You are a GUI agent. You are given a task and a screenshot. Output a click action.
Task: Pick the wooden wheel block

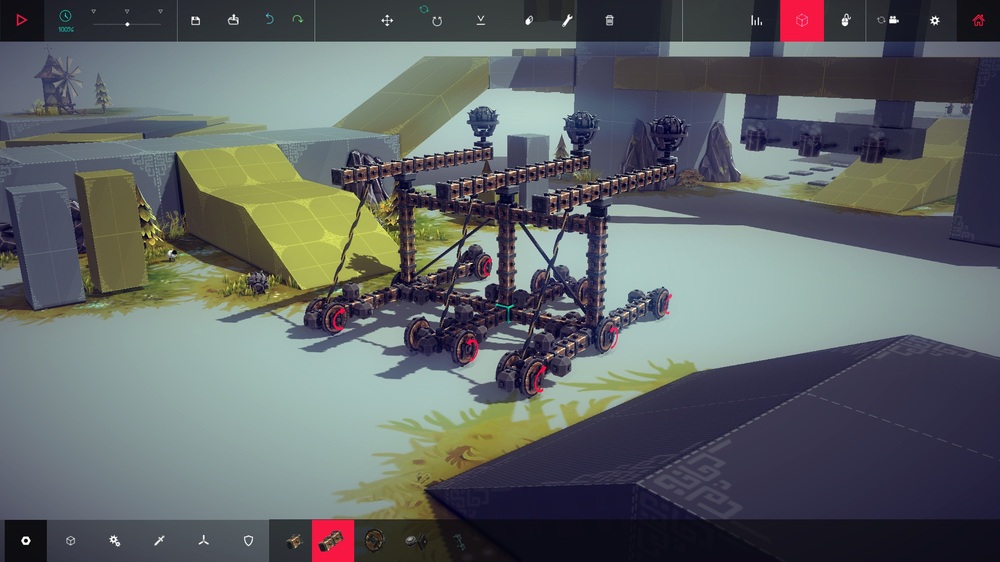pyautogui.click(x=374, y=541)
